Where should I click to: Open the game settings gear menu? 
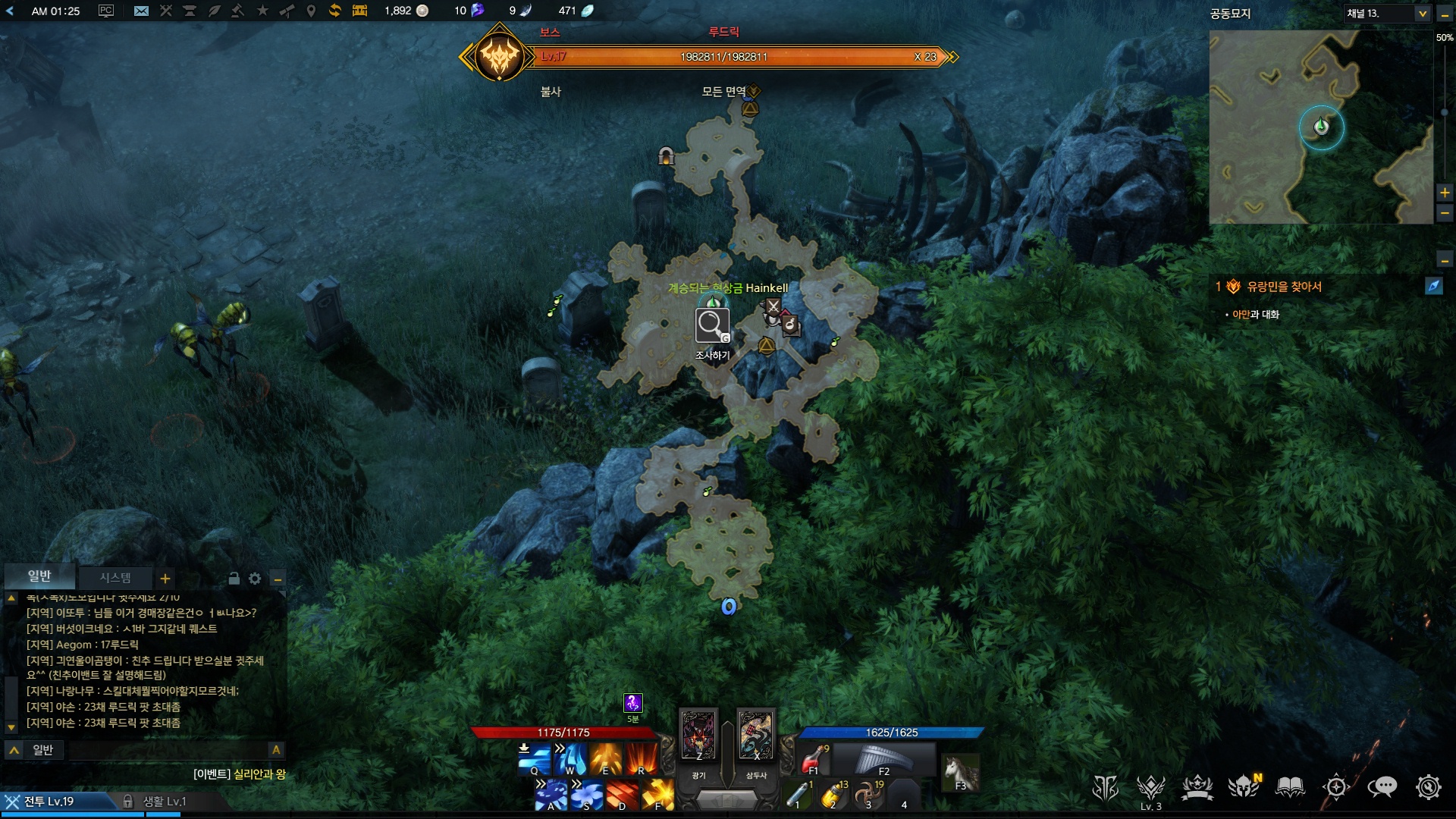[1428, 787]
